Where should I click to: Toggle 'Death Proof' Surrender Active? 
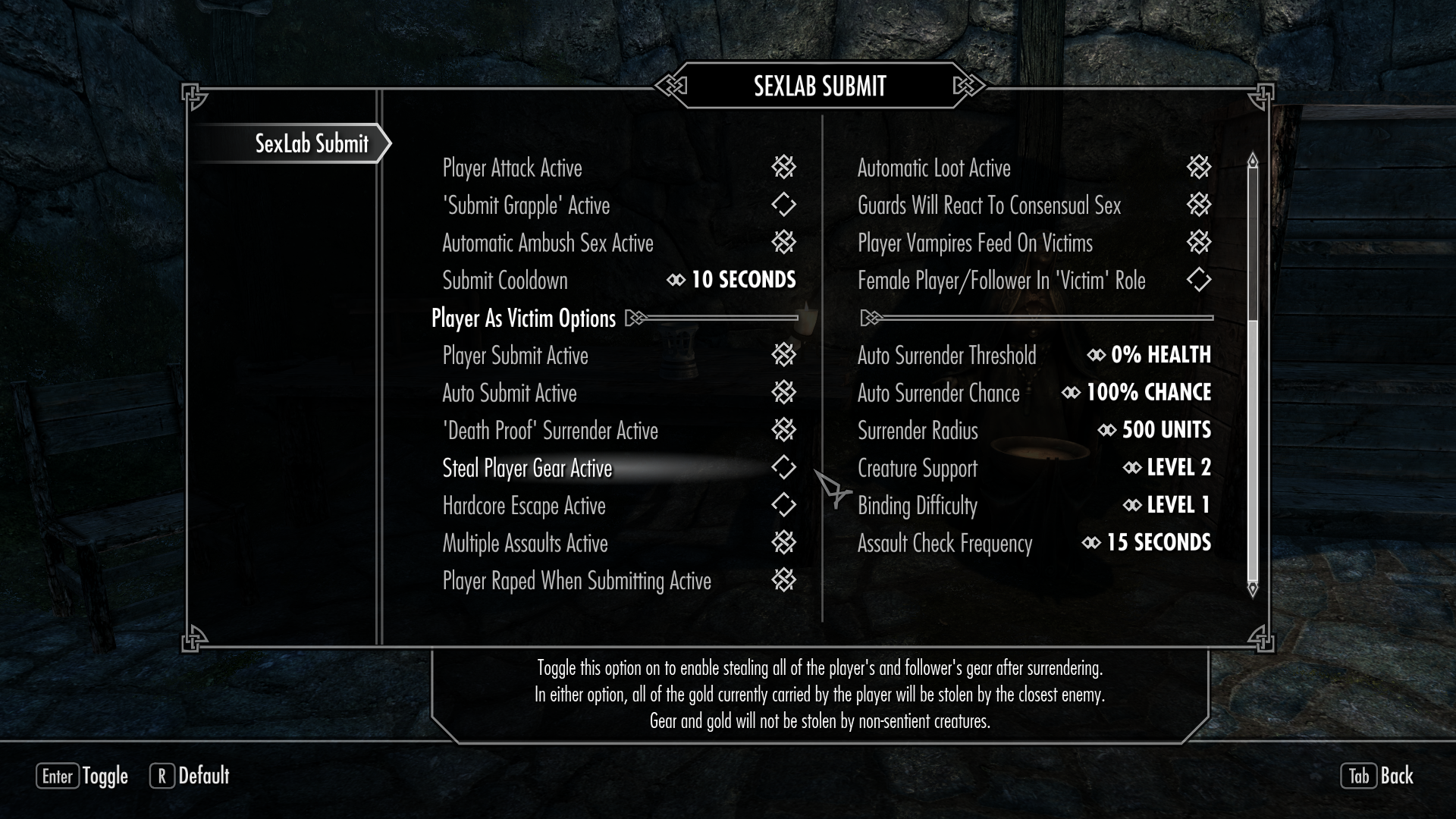[x=783, y=430]
